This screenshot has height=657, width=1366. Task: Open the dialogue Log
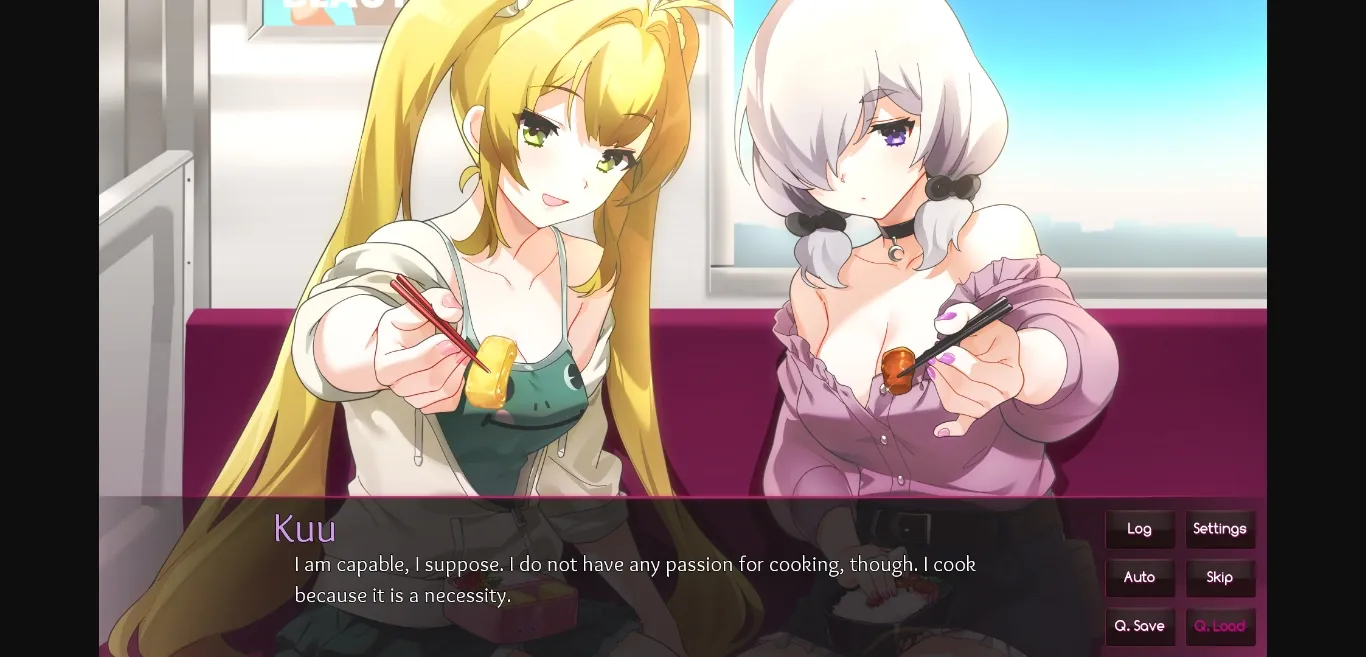(x=1139, y=529)
